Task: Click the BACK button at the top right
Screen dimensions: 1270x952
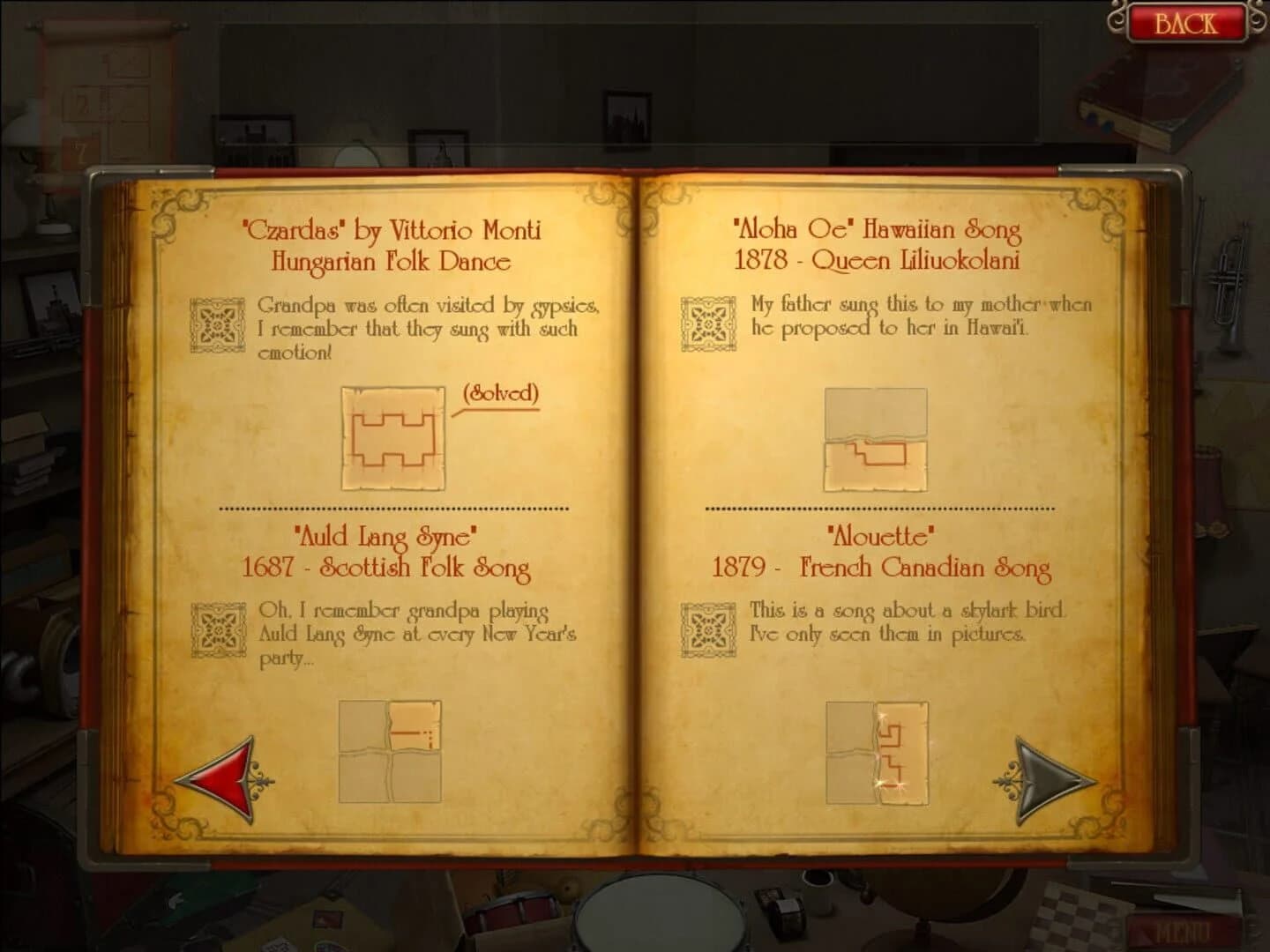Action: [1189, 22]
